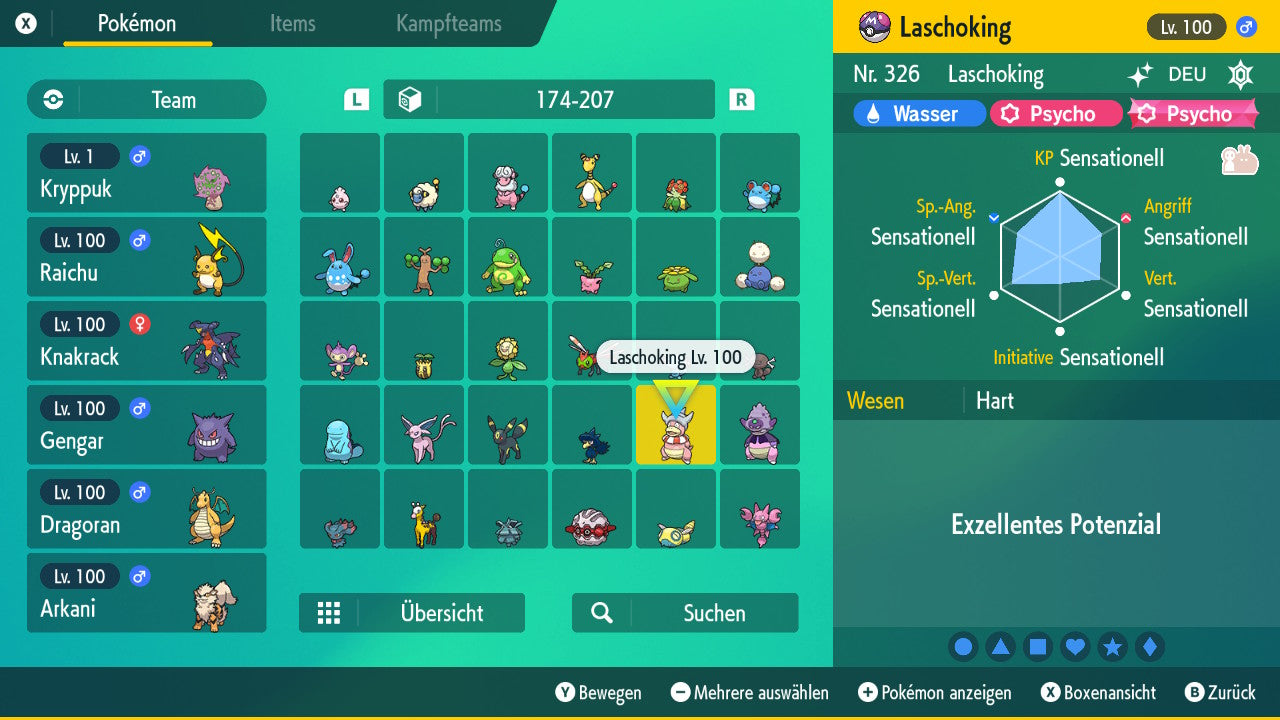Click the grid icon on the Übersicht button
Viewport: 1280px width, 720px height.
click(x=329, y=613)
